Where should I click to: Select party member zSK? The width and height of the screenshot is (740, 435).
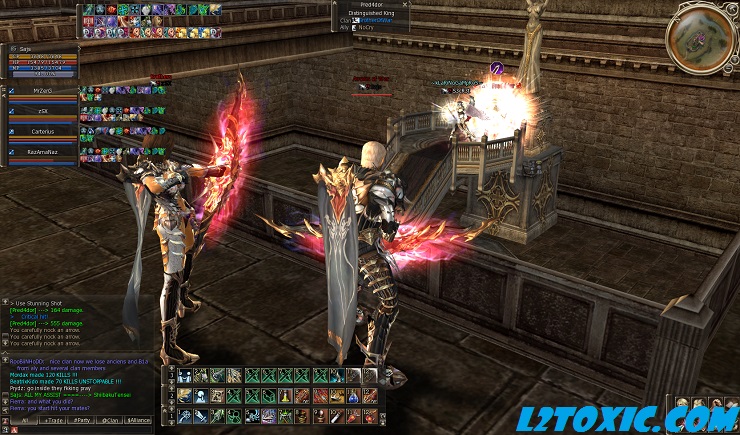coord(42,110)
